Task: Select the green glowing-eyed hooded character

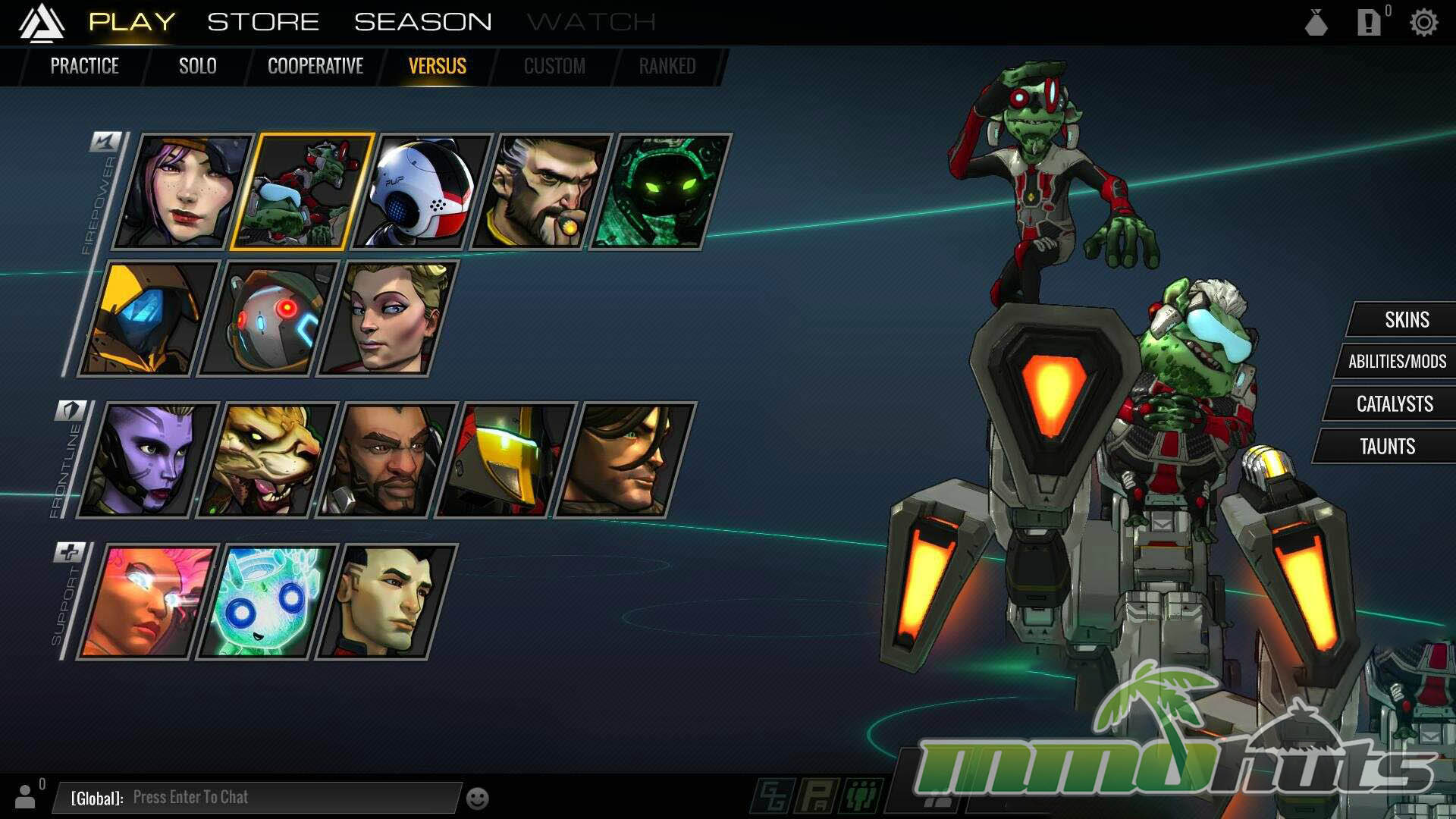Action: pos(660,192)
